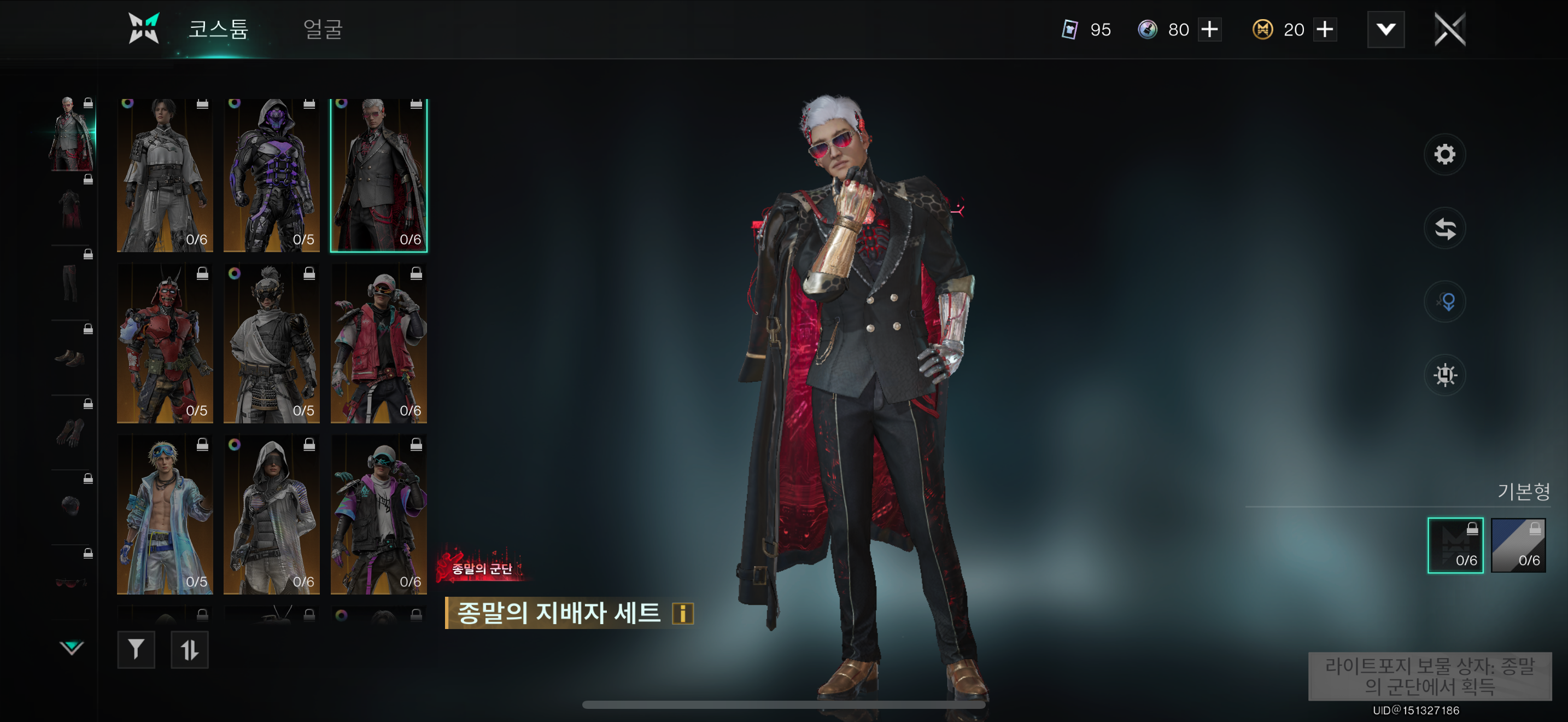Select the purple hooded armor costume
This screenshot has height=722, width=1568.
tap(272, 176)
